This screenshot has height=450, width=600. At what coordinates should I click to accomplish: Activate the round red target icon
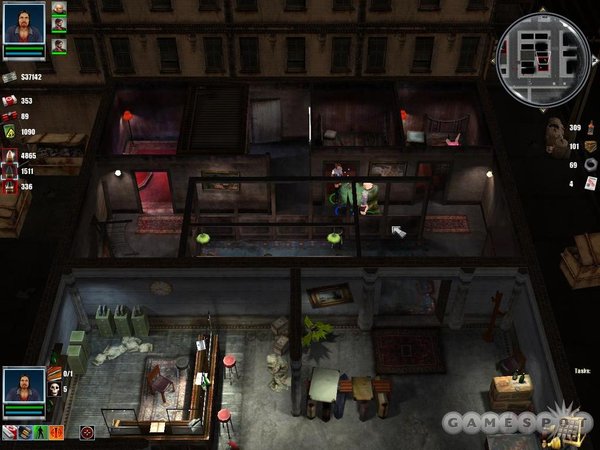pyautogui.click(x=87, y=432)
